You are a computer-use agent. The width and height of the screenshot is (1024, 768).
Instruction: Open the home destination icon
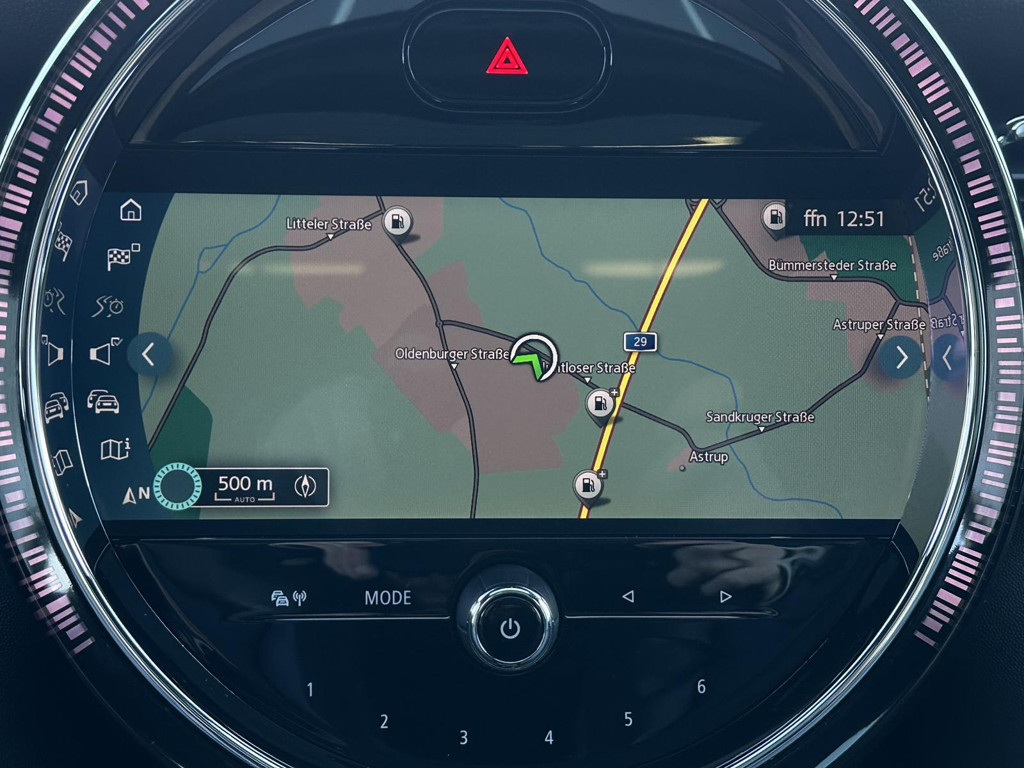(131, 210)
